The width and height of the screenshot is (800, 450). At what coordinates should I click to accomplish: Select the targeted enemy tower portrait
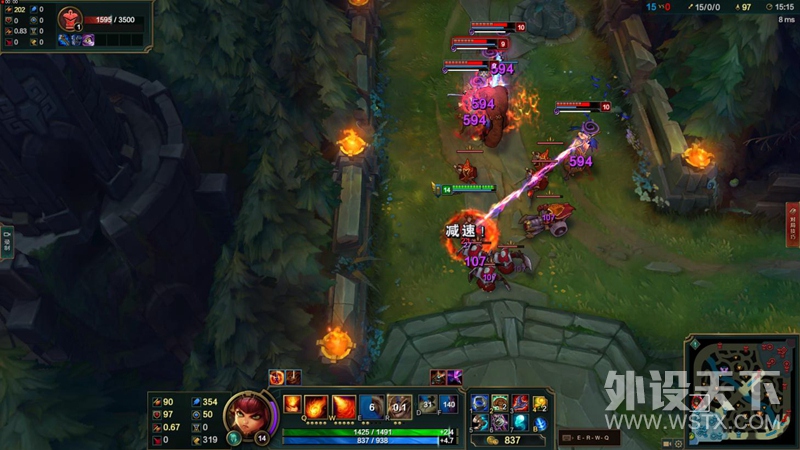point(70,19)
